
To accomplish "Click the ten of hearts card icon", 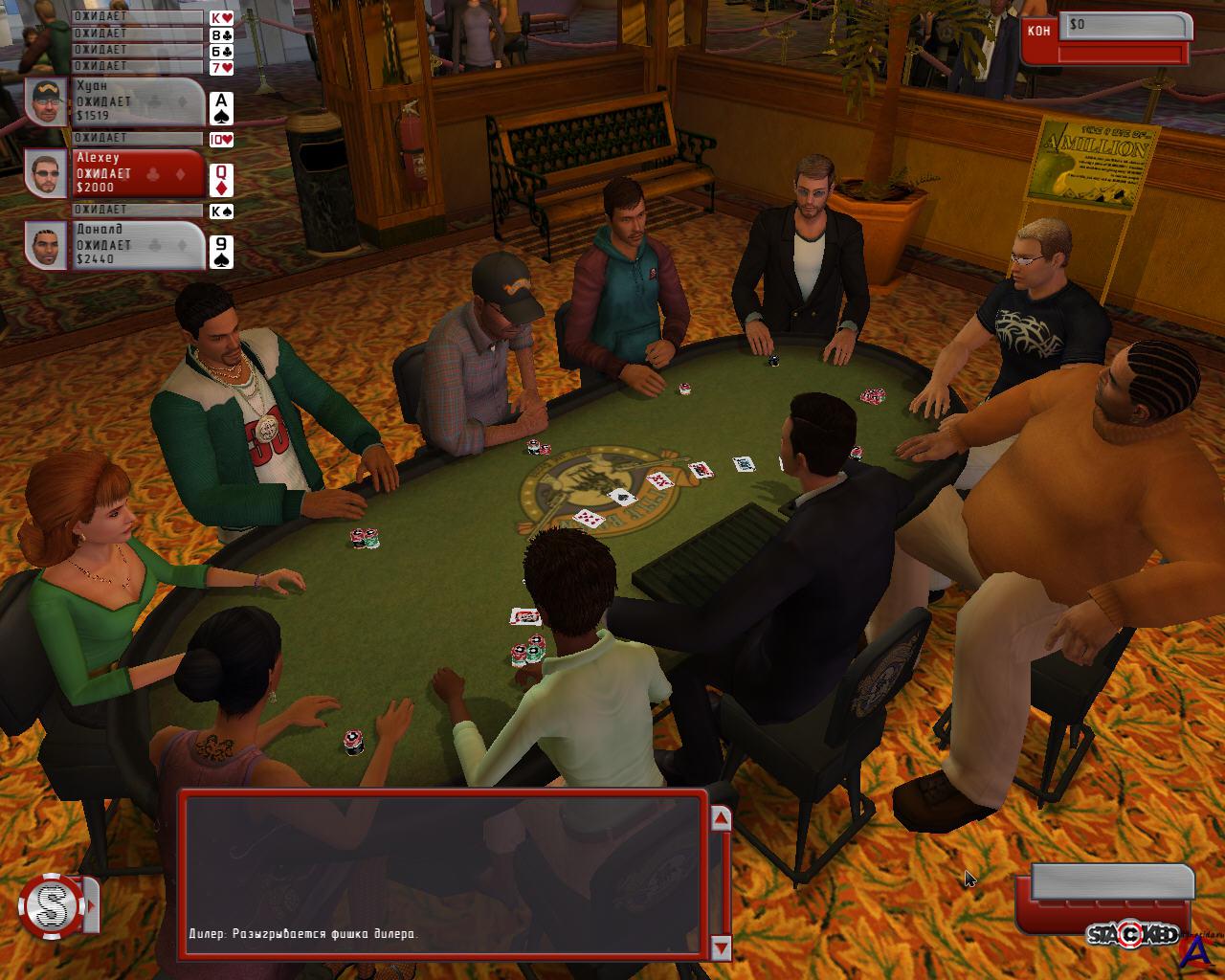I will pyautogui.click(x=221, y=140).
